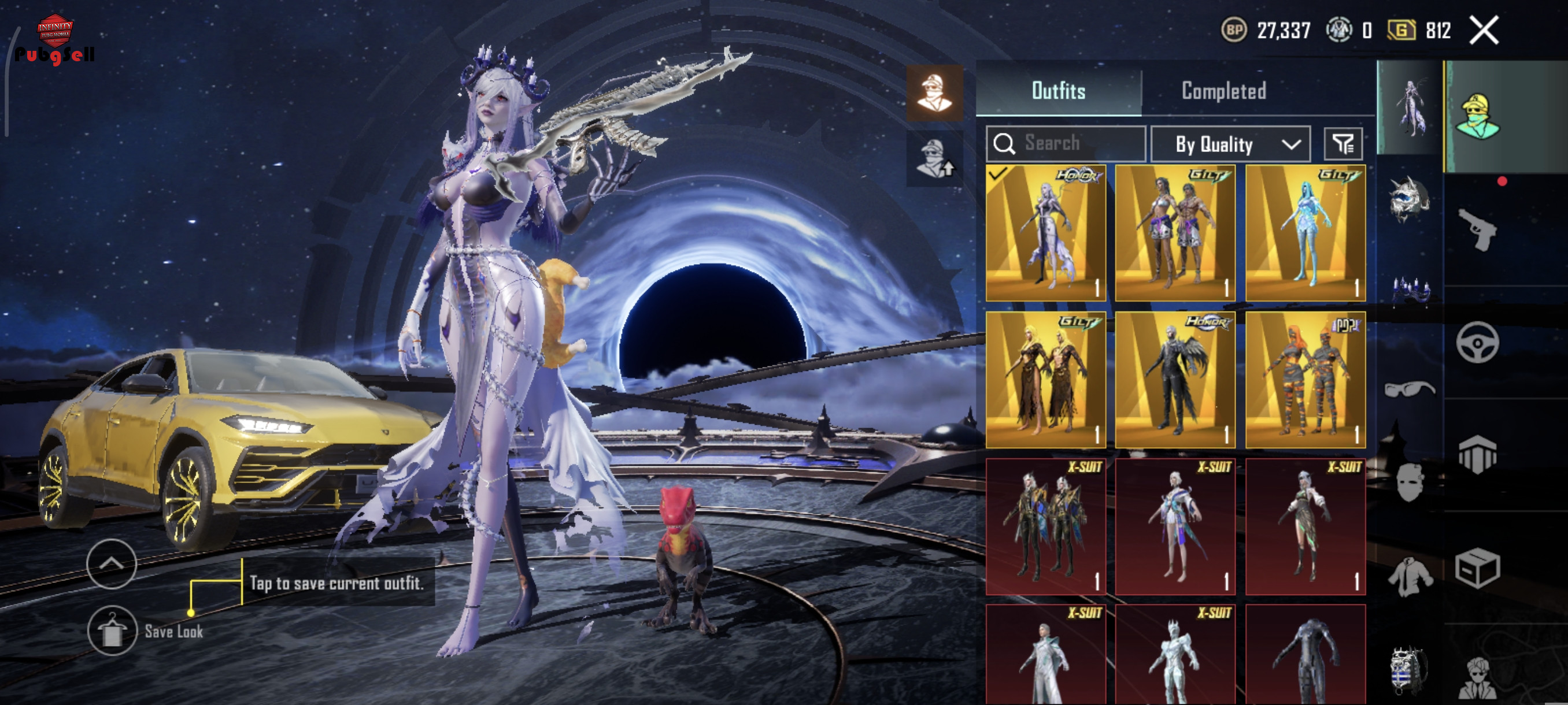Viewport: 1568px width, 705px height.
Task: Open the face mask category
Action: pos(1410,483)
